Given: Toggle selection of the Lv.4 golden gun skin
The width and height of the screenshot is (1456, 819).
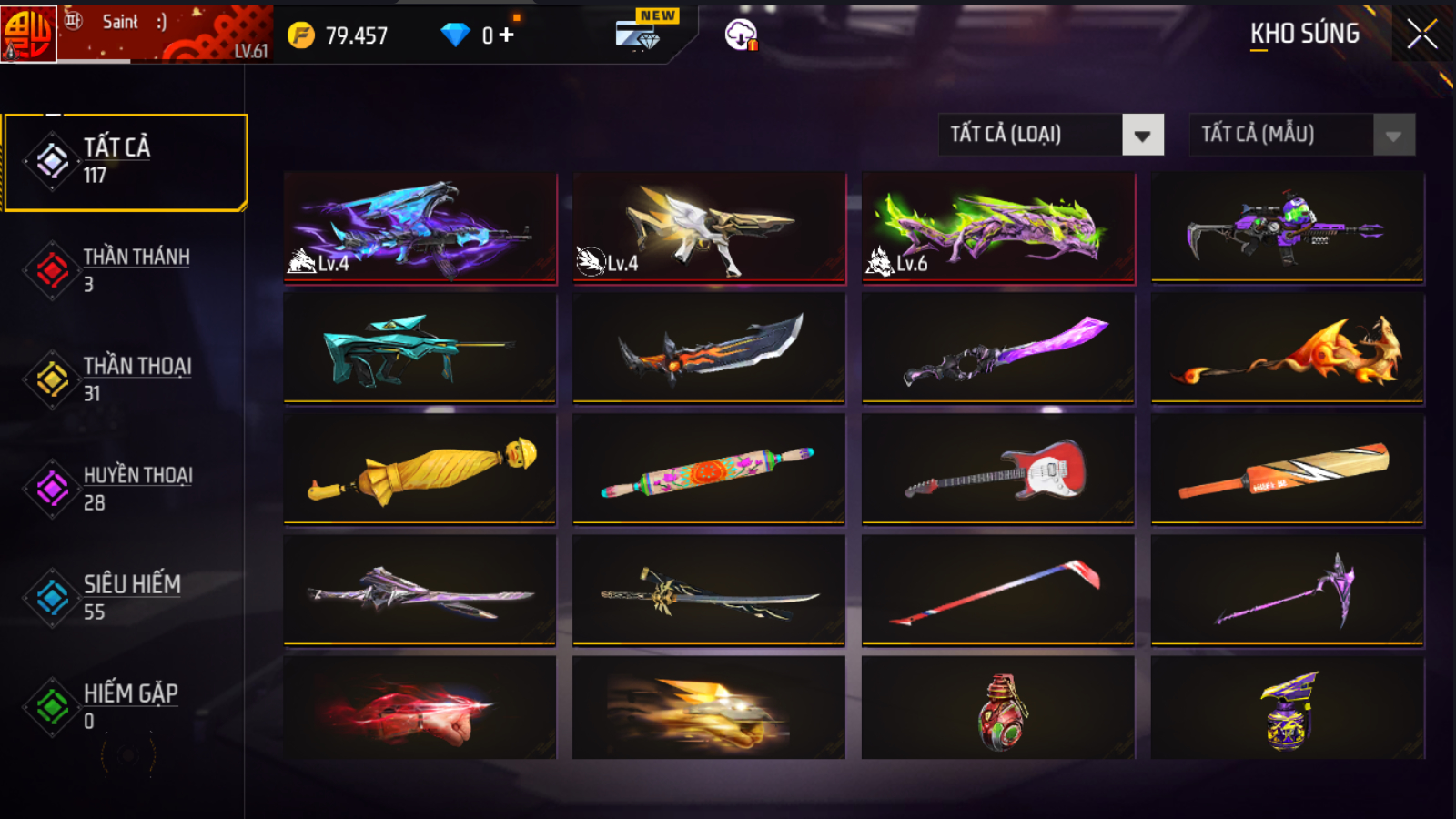Looking at the screenshot, I should click(x=709, y=227).
